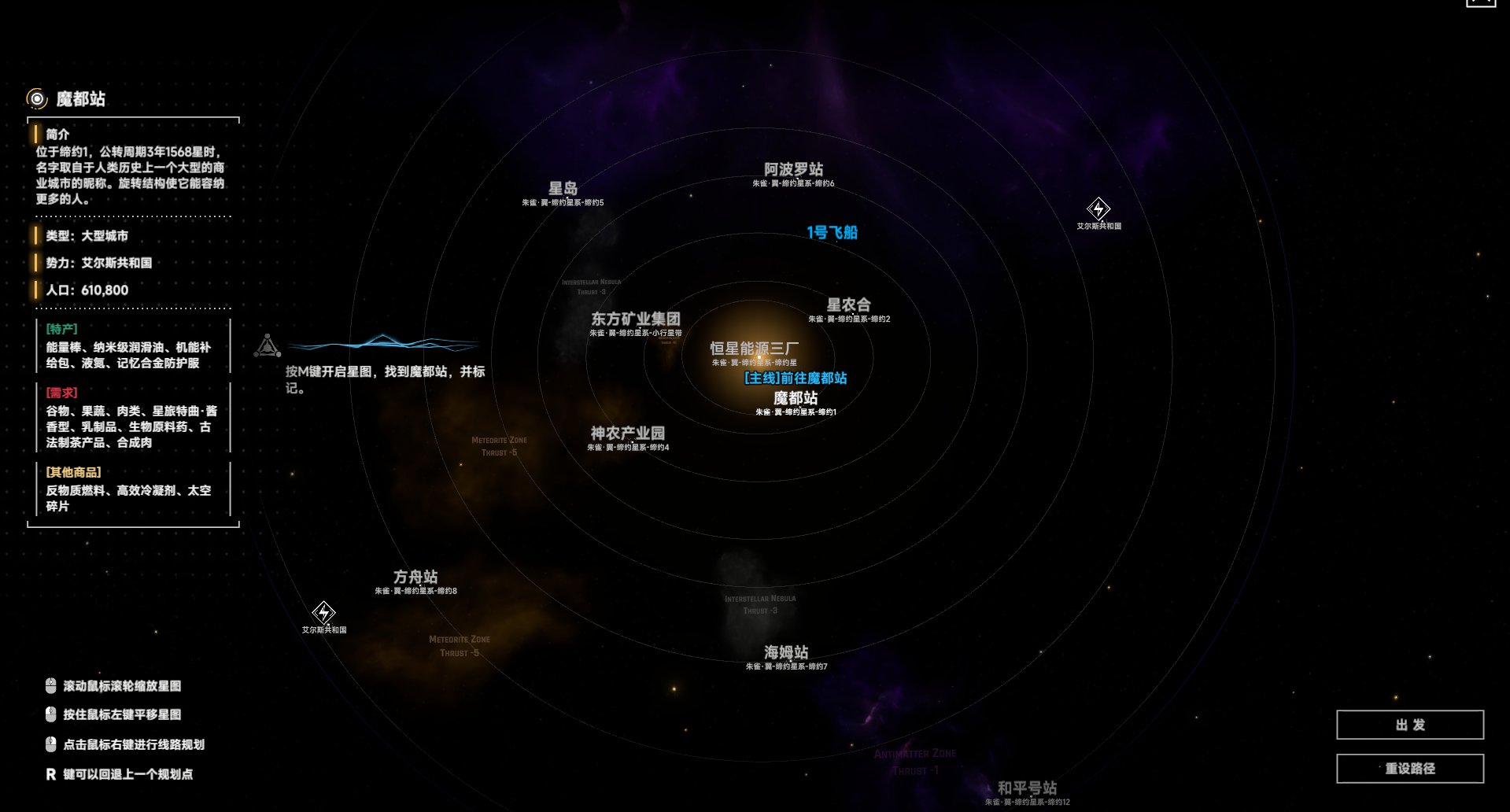Select the 方舟站 station marker
The height and width of the screenshot is (812, 1510).
[x=414, y=575]
